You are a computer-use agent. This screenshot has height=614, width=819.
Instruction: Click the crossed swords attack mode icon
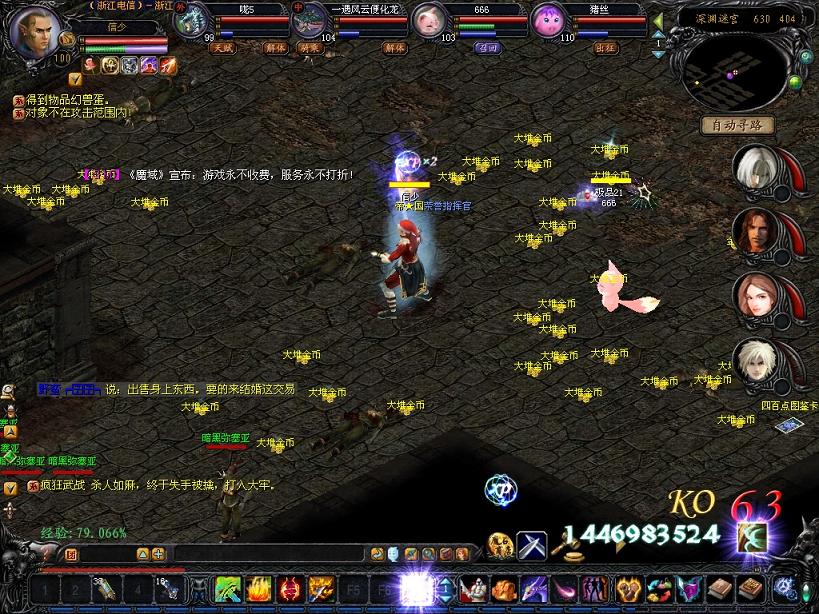coord(531,546)
